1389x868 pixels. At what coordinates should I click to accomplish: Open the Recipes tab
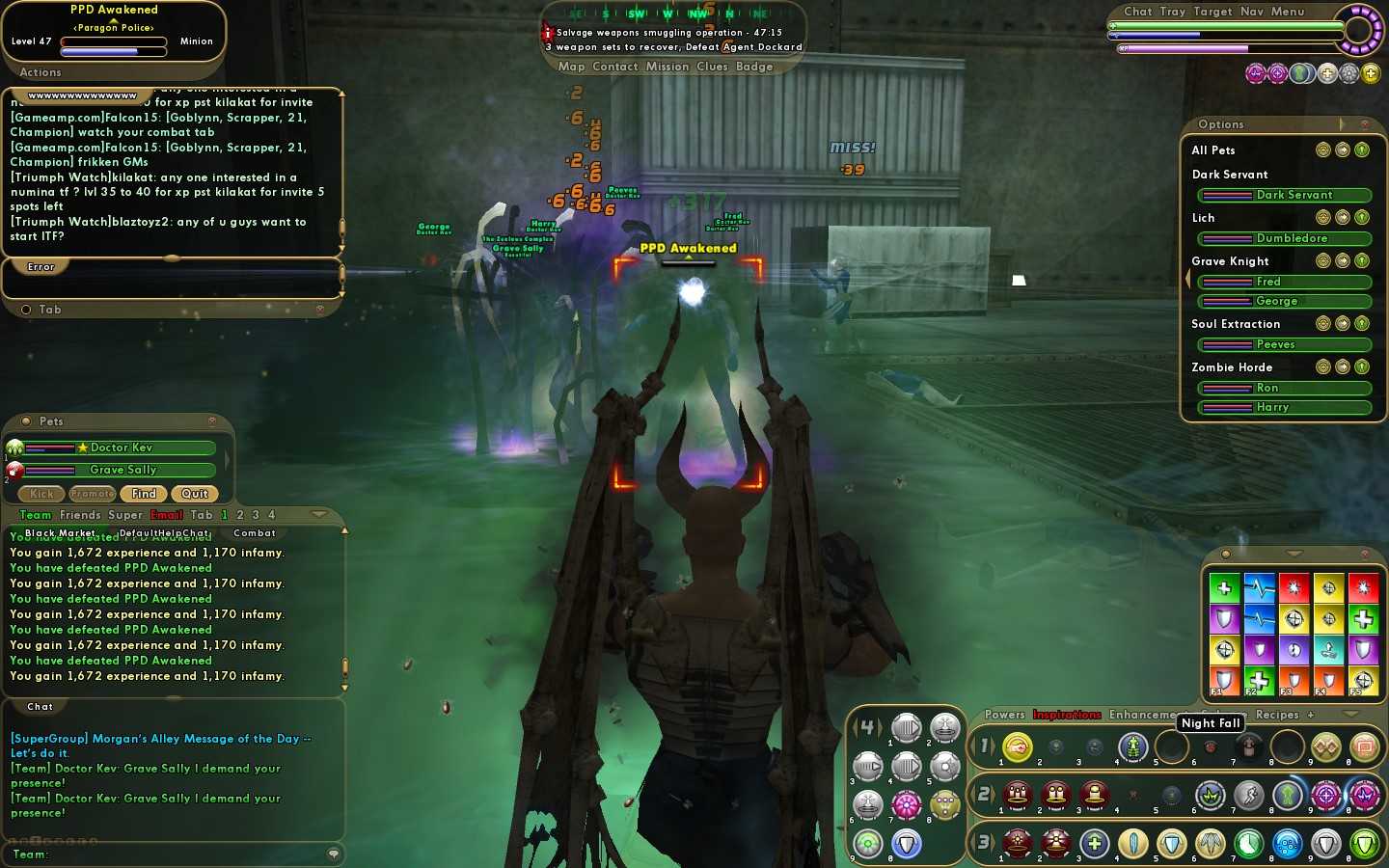click(1277, 715)
